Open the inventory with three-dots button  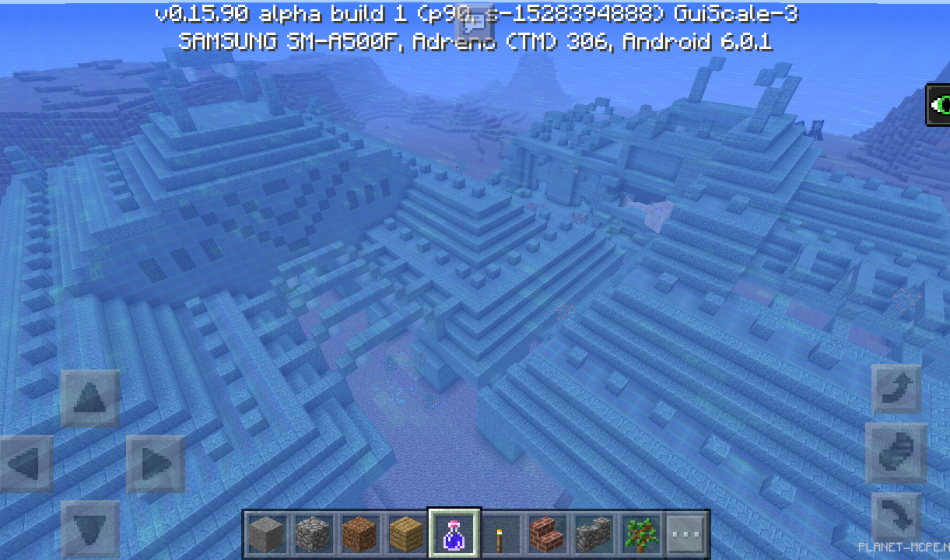point(685,533)
